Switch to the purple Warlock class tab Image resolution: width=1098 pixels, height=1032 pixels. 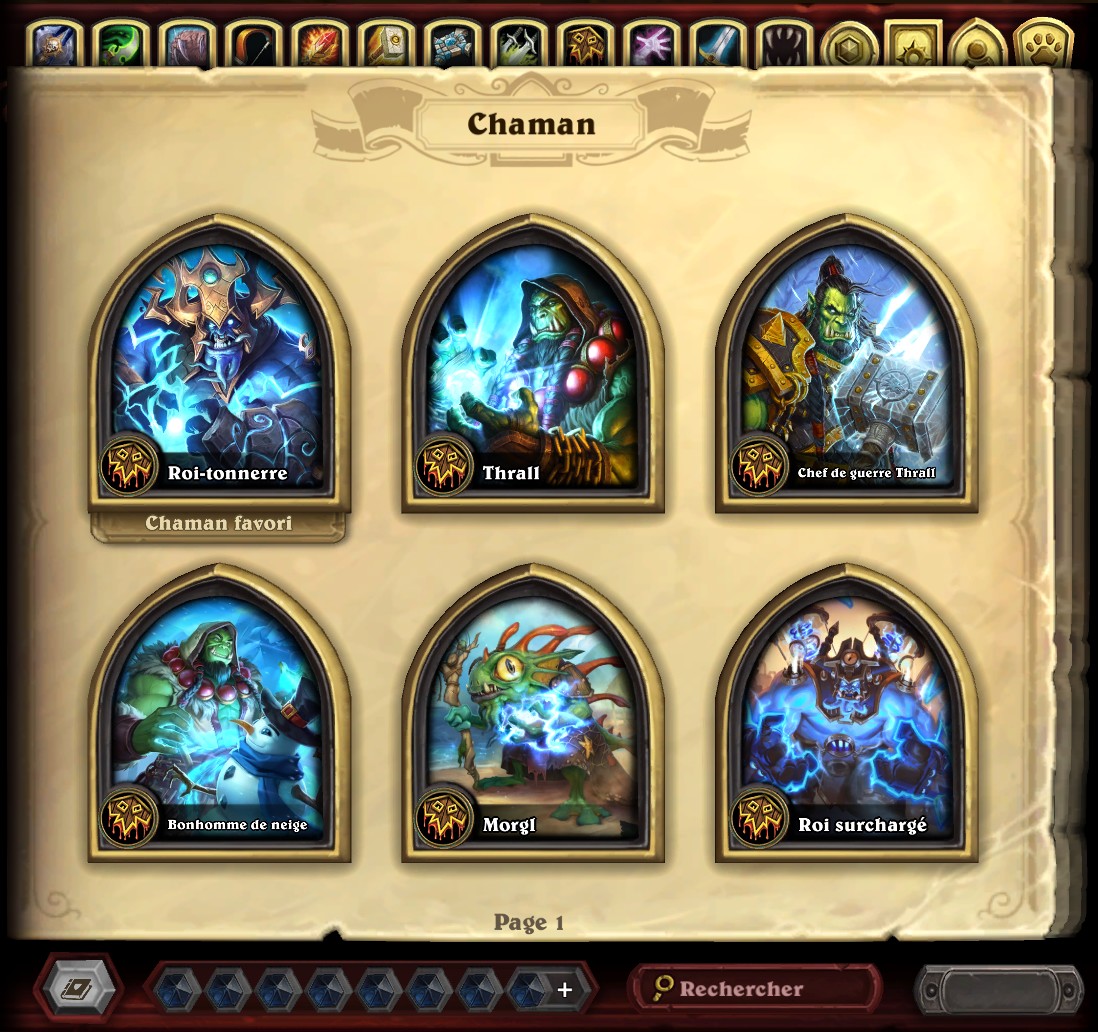pyautogui.click(x=651, y=45)
